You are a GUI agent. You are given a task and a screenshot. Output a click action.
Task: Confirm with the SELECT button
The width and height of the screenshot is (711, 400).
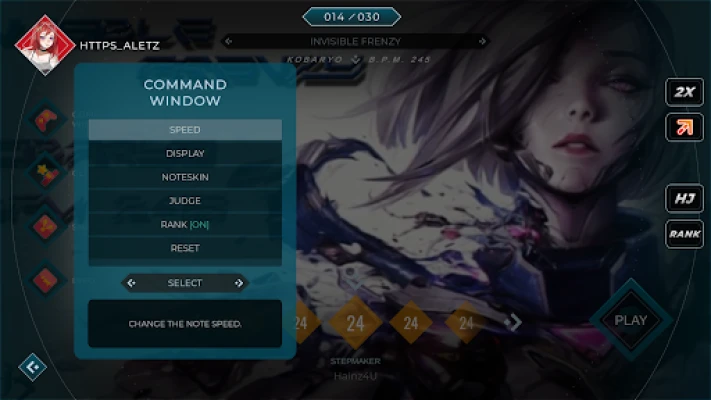(185, 283)
